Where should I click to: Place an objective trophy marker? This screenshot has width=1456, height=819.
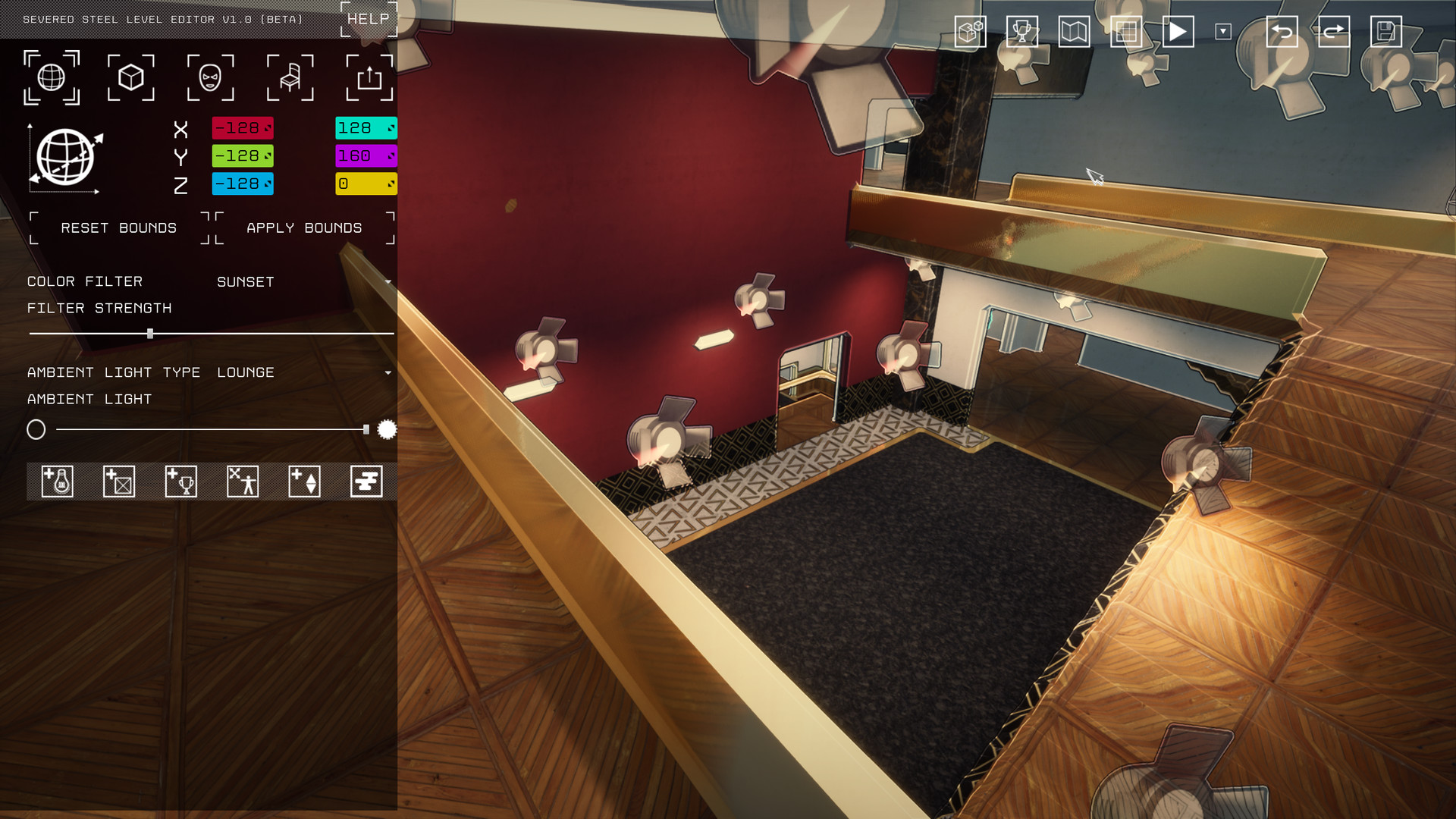tap(182, 481)
